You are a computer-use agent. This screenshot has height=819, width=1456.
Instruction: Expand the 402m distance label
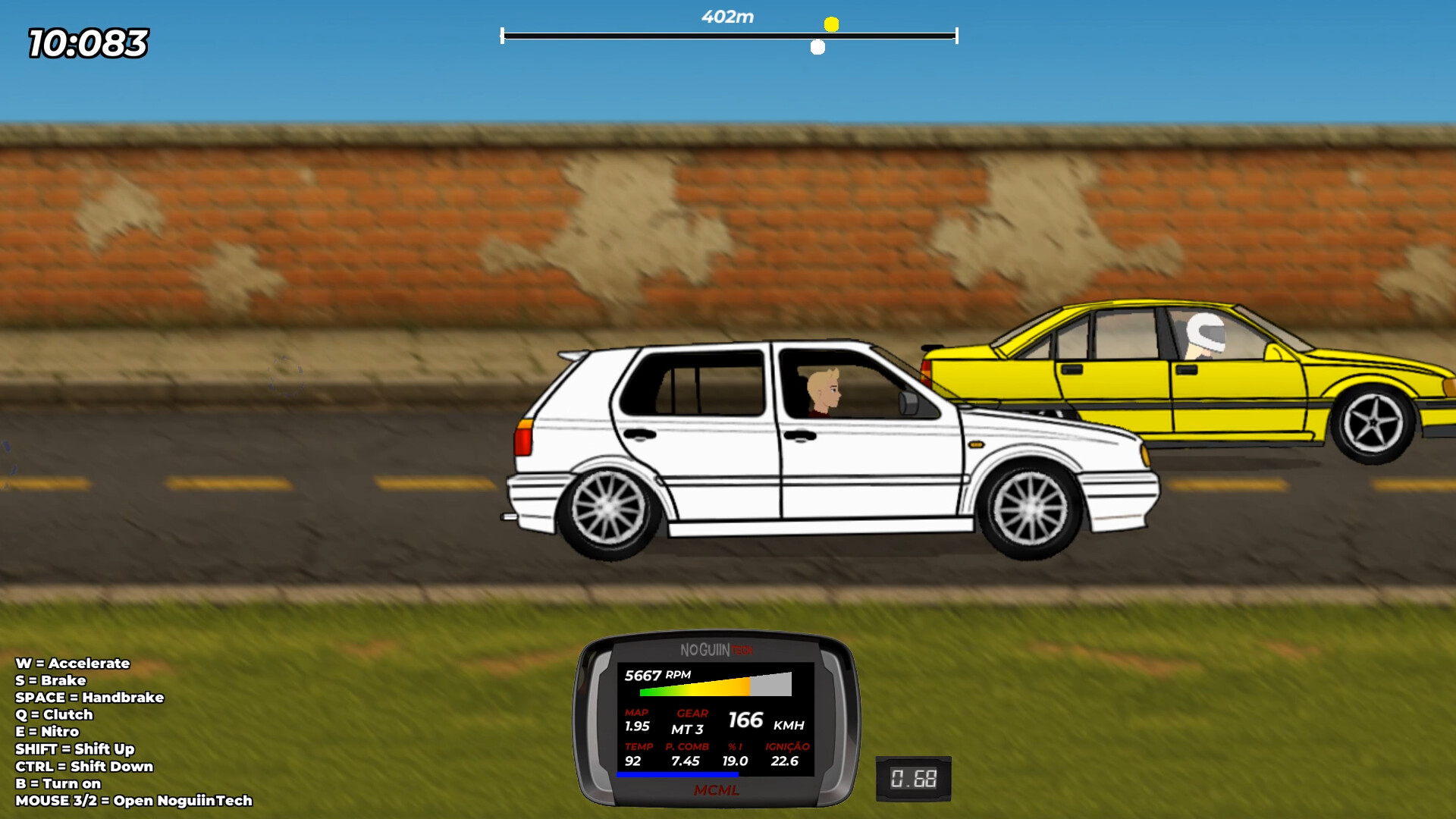[727, 15]
